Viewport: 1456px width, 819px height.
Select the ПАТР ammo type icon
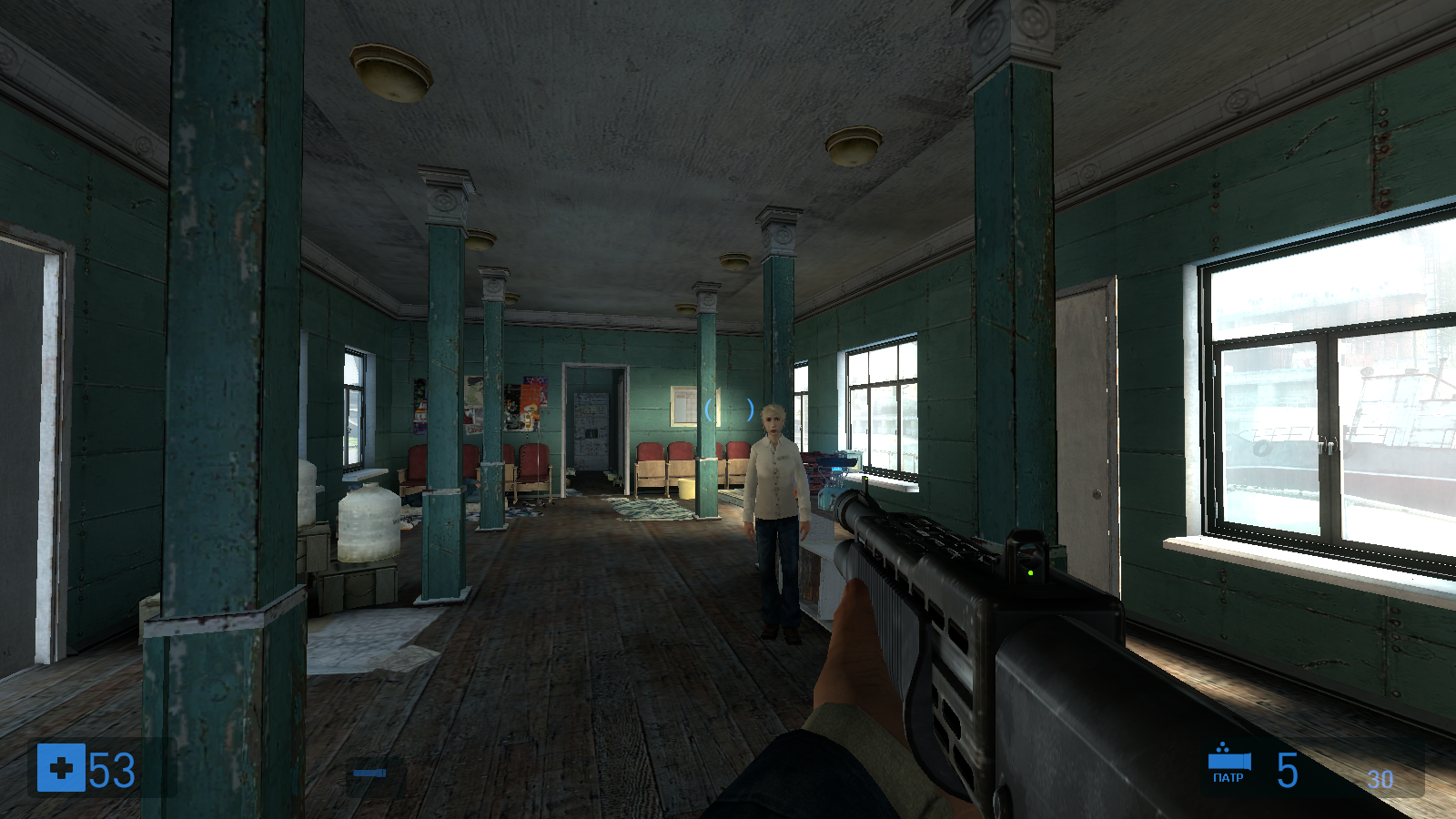[1228, 763]
